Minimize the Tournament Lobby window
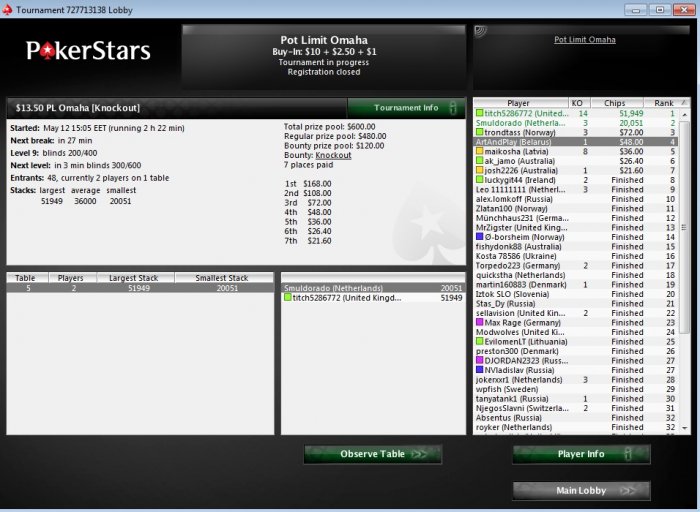 pyautogui.click(x=638, y=9)
